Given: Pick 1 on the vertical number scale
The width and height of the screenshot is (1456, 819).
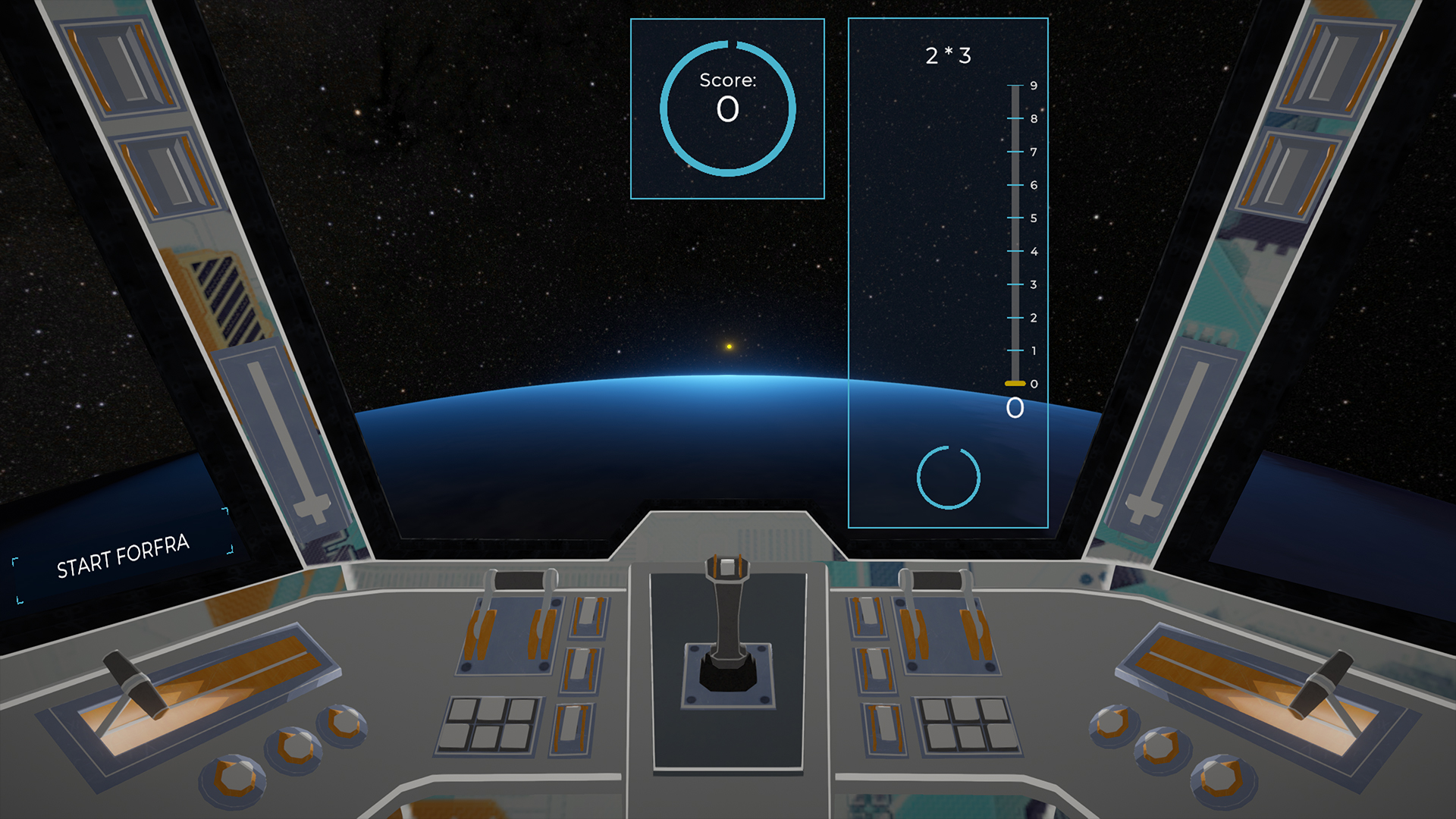Looking at the screenshot, I should tap(1015, 351).
